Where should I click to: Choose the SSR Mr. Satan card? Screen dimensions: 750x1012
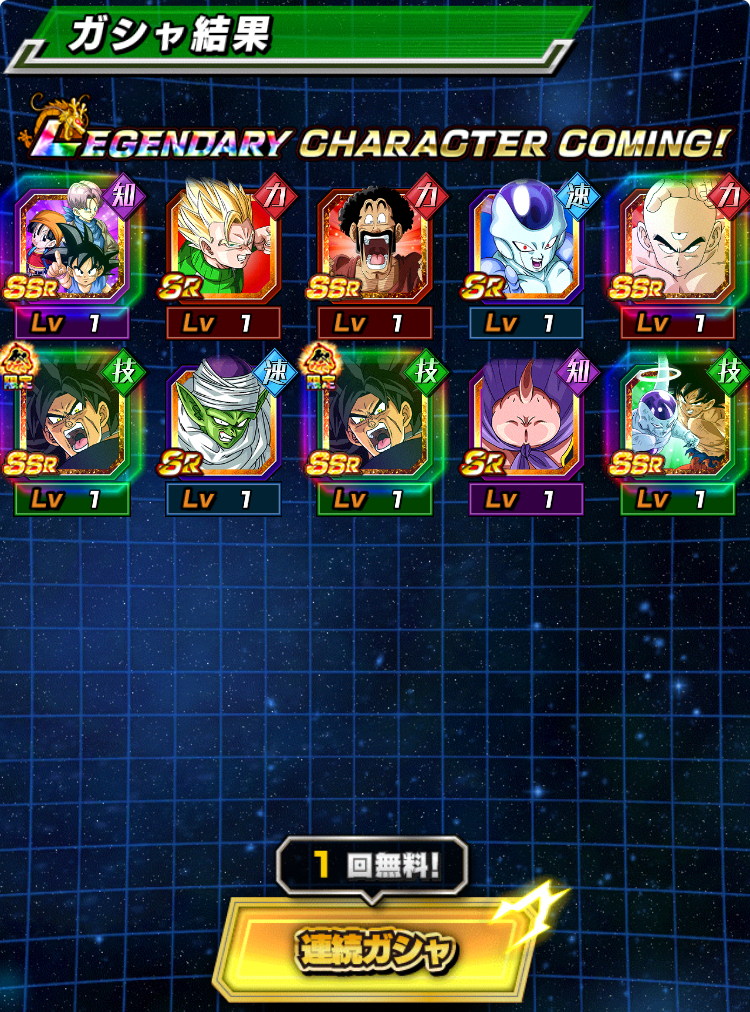pos(375,247)
